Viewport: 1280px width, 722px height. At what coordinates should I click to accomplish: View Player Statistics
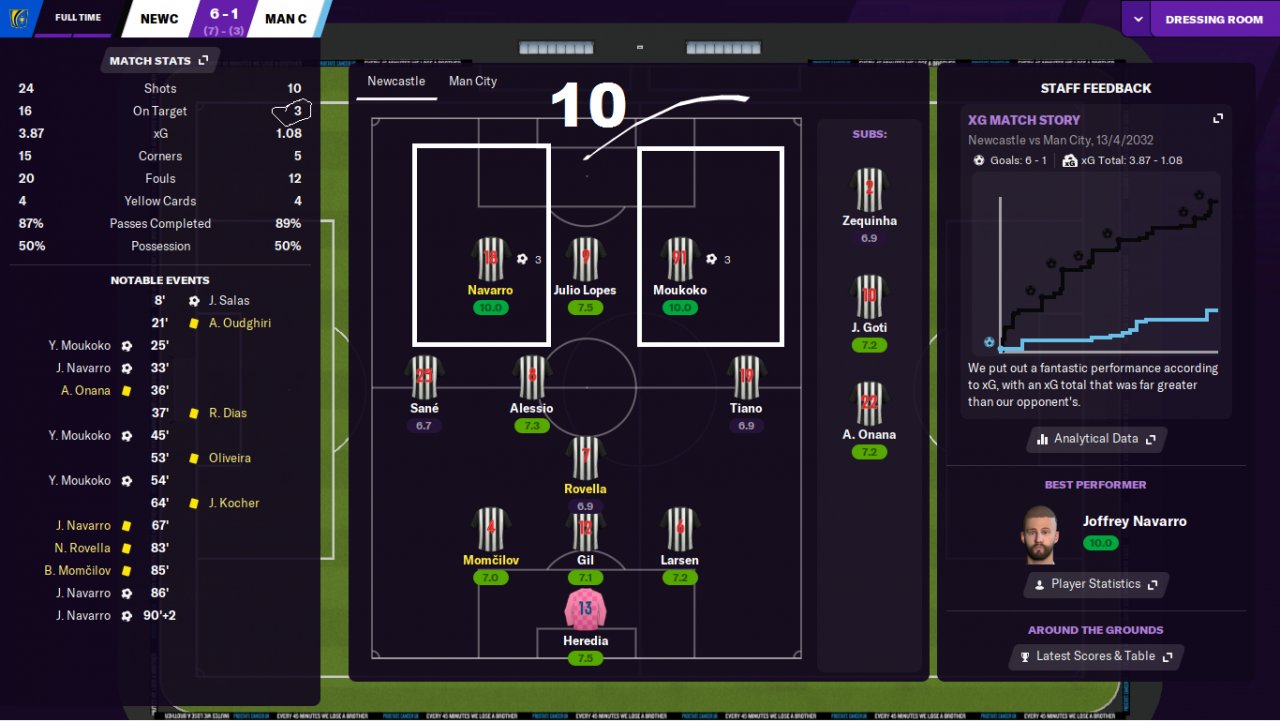pos(1096,584)
